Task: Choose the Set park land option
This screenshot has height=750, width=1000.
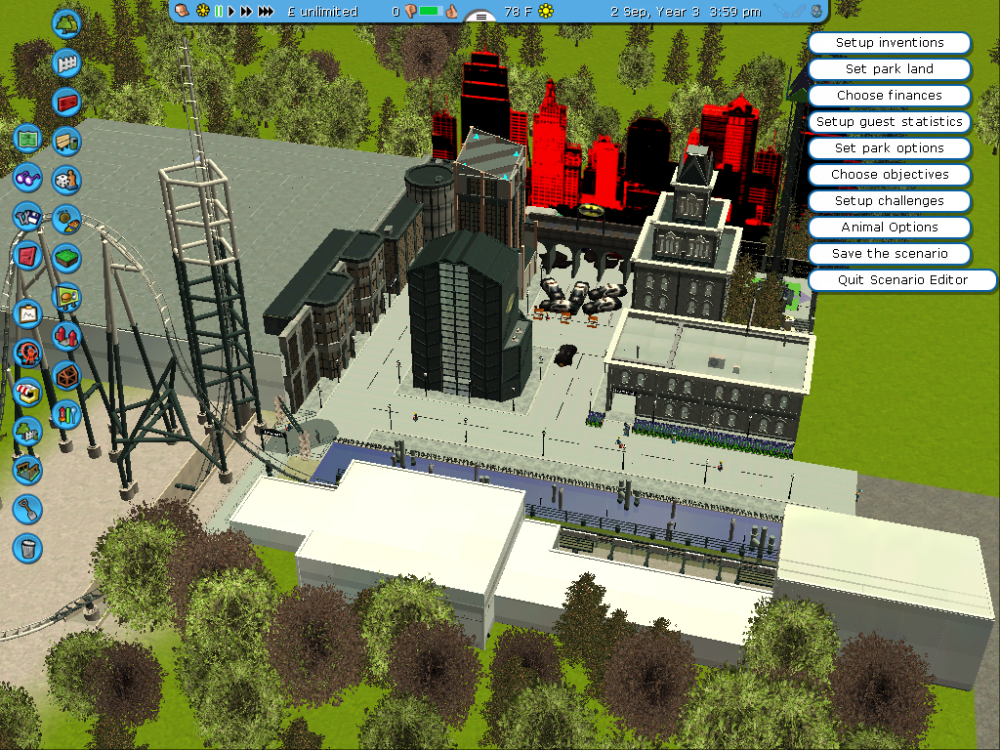Action: click(889, 69)
